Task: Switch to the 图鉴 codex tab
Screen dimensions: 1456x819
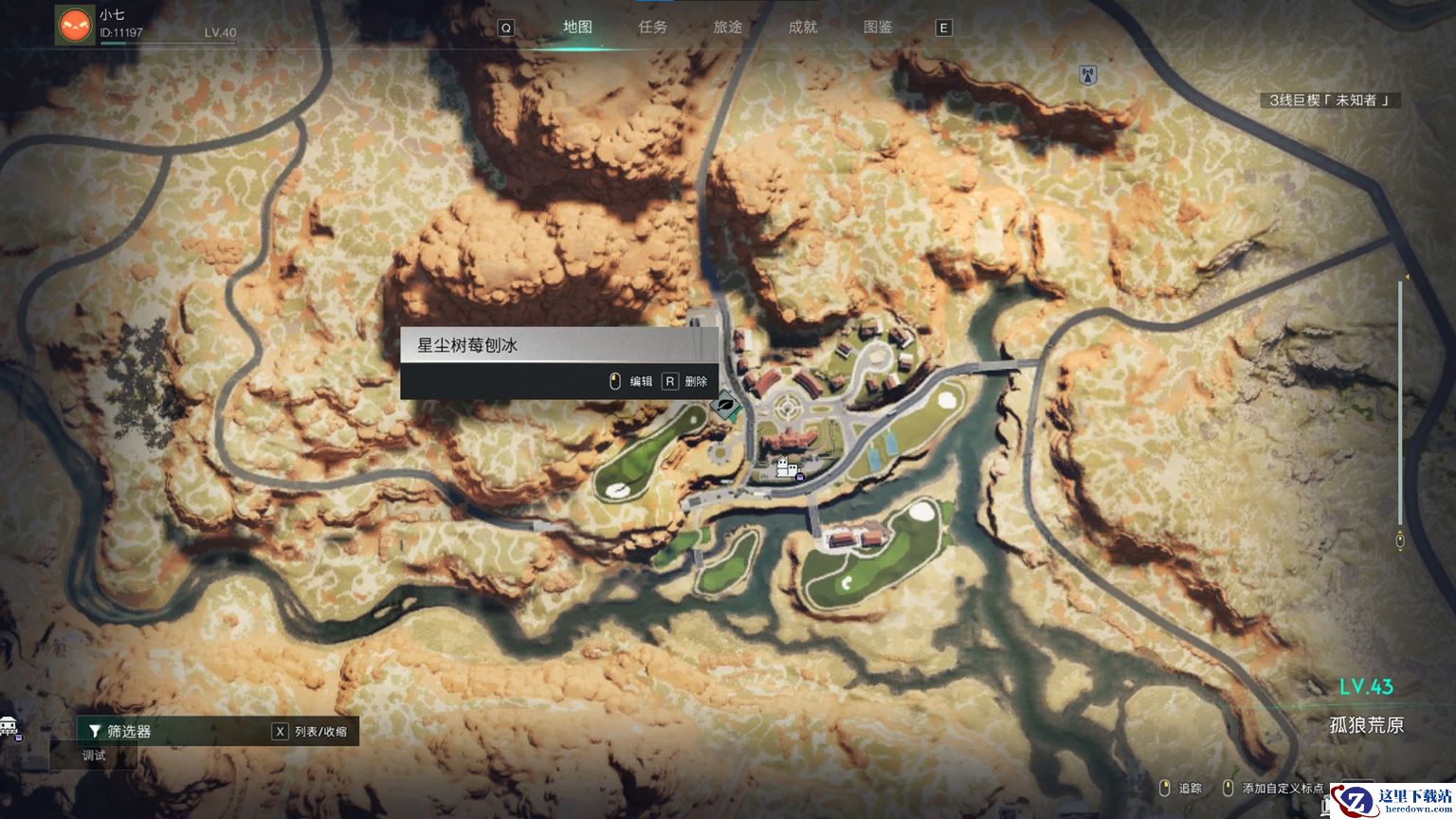Action: 878,27
